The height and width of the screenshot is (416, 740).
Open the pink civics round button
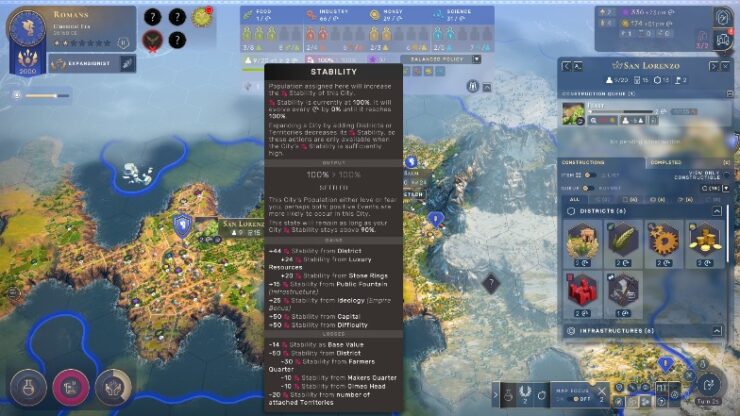[x=70, y=387]
